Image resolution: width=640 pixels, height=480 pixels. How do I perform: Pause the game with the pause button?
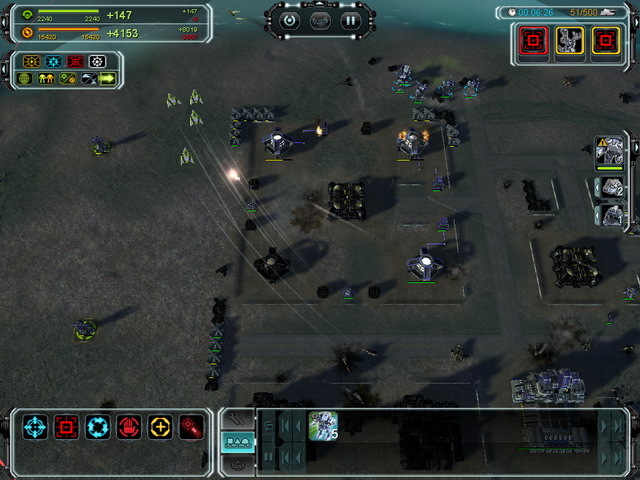(x=350, y=19)
